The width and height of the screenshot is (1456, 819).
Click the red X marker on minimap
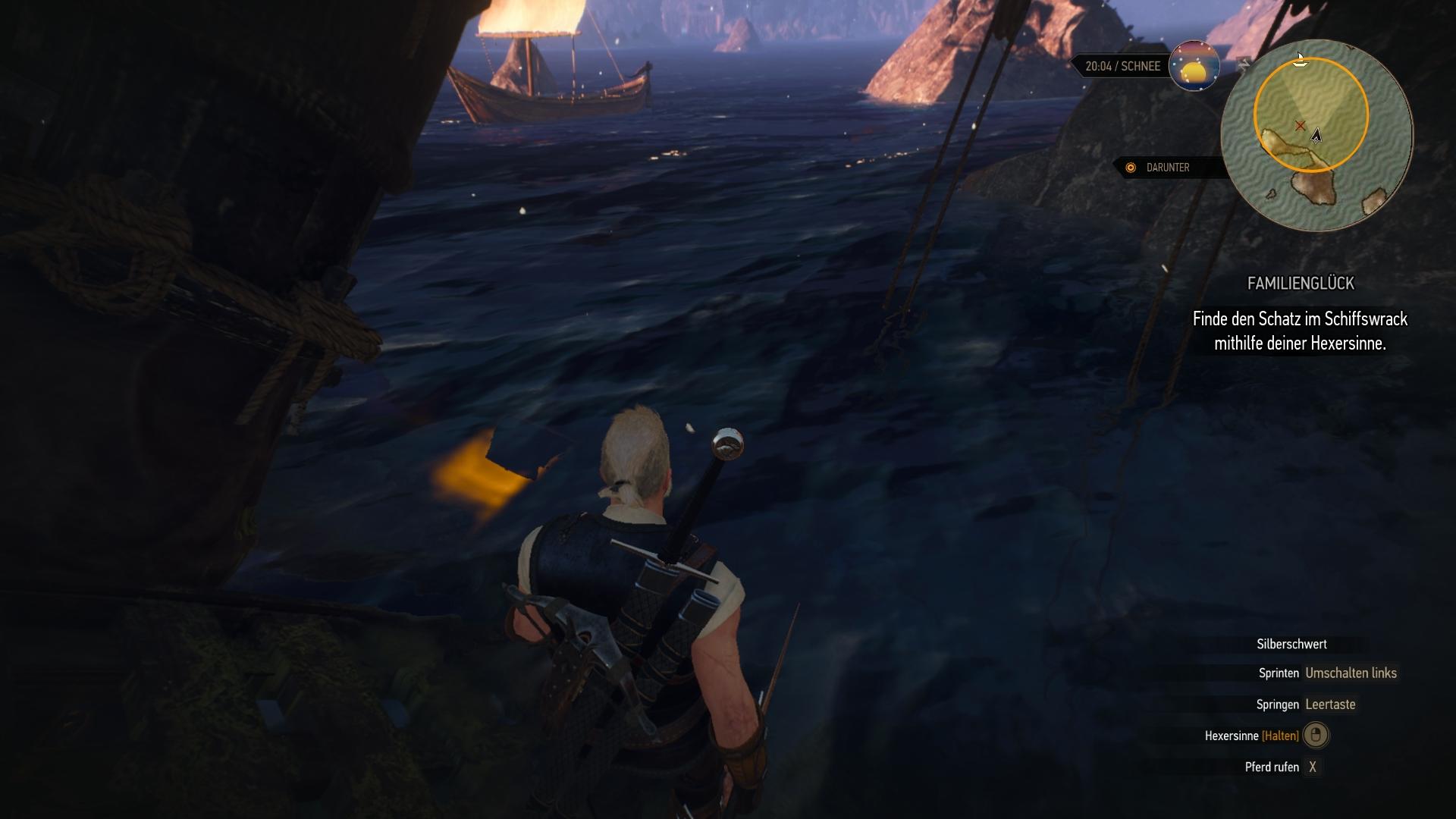[x=1301, y=125]
